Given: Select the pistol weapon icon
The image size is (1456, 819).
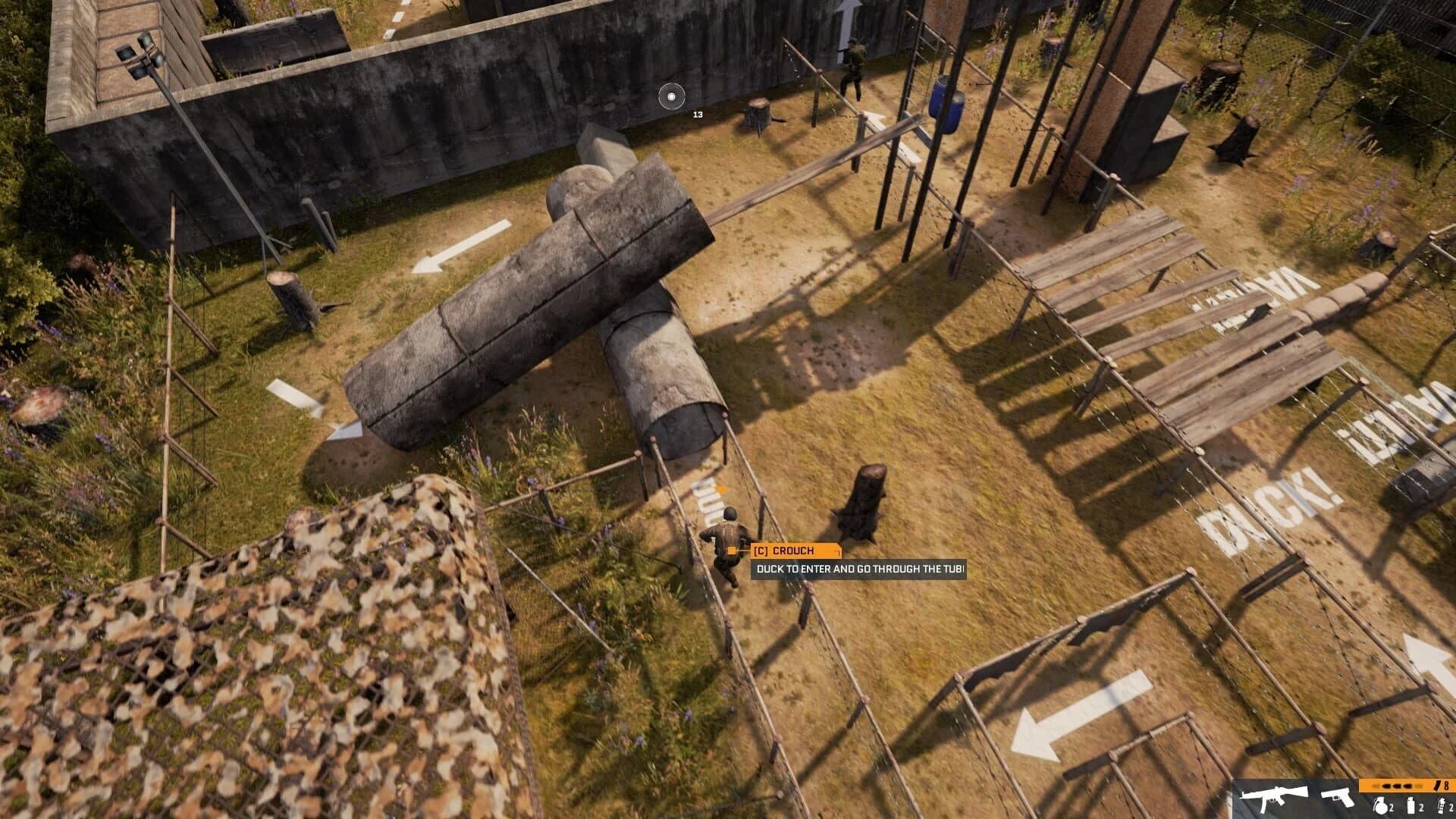Looking at the screenshot, I should click(1338, 800).
